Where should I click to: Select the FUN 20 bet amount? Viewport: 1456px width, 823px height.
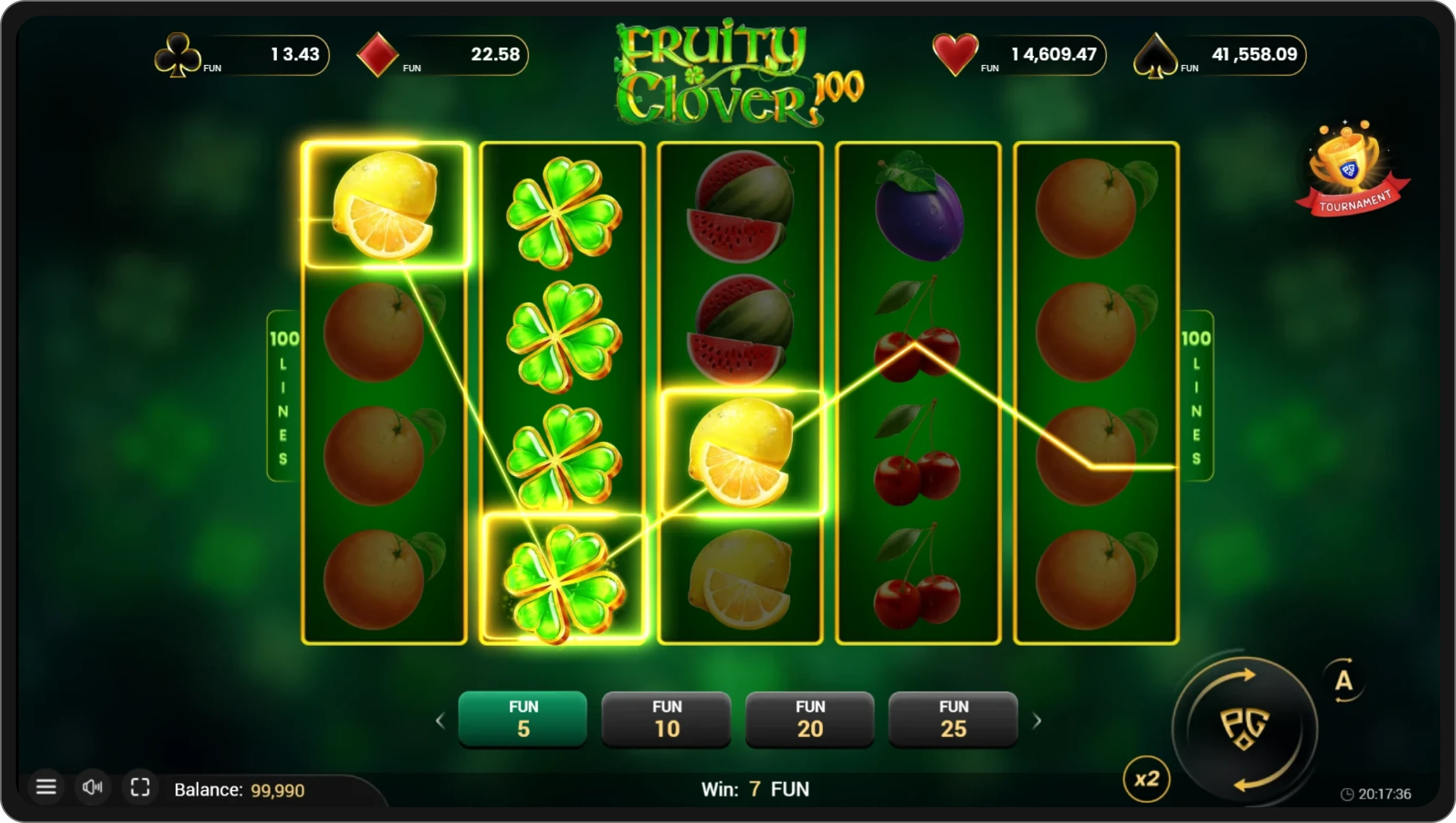809,719
